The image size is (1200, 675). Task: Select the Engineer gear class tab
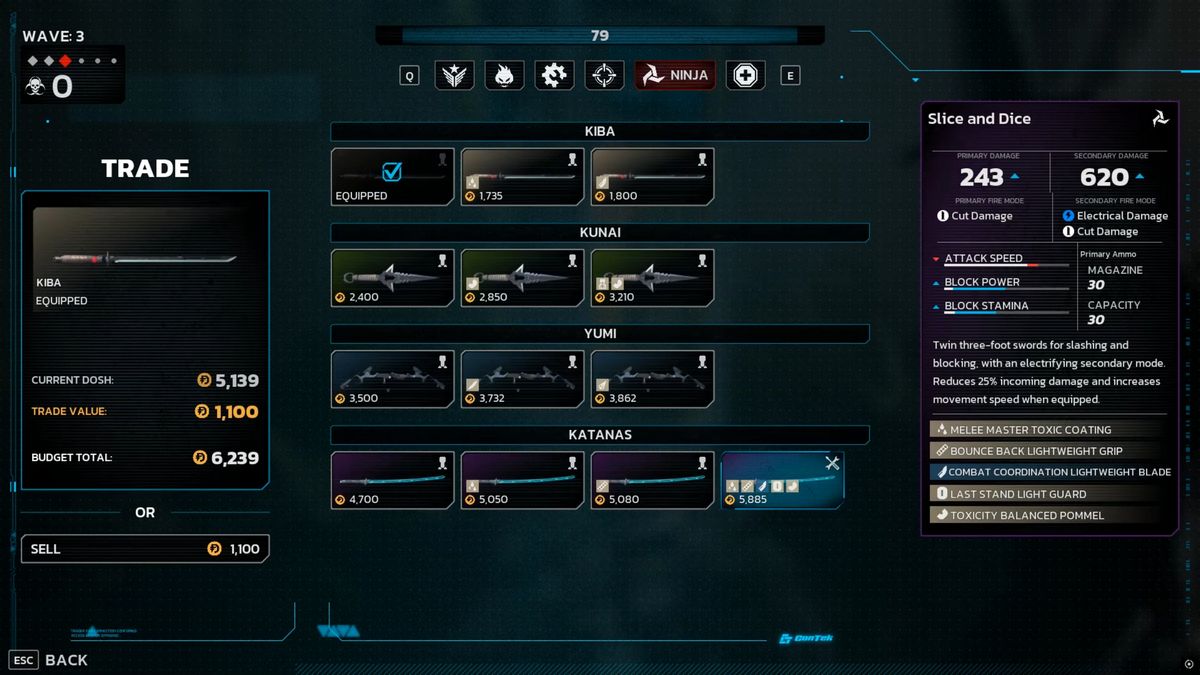pos(553,75)
